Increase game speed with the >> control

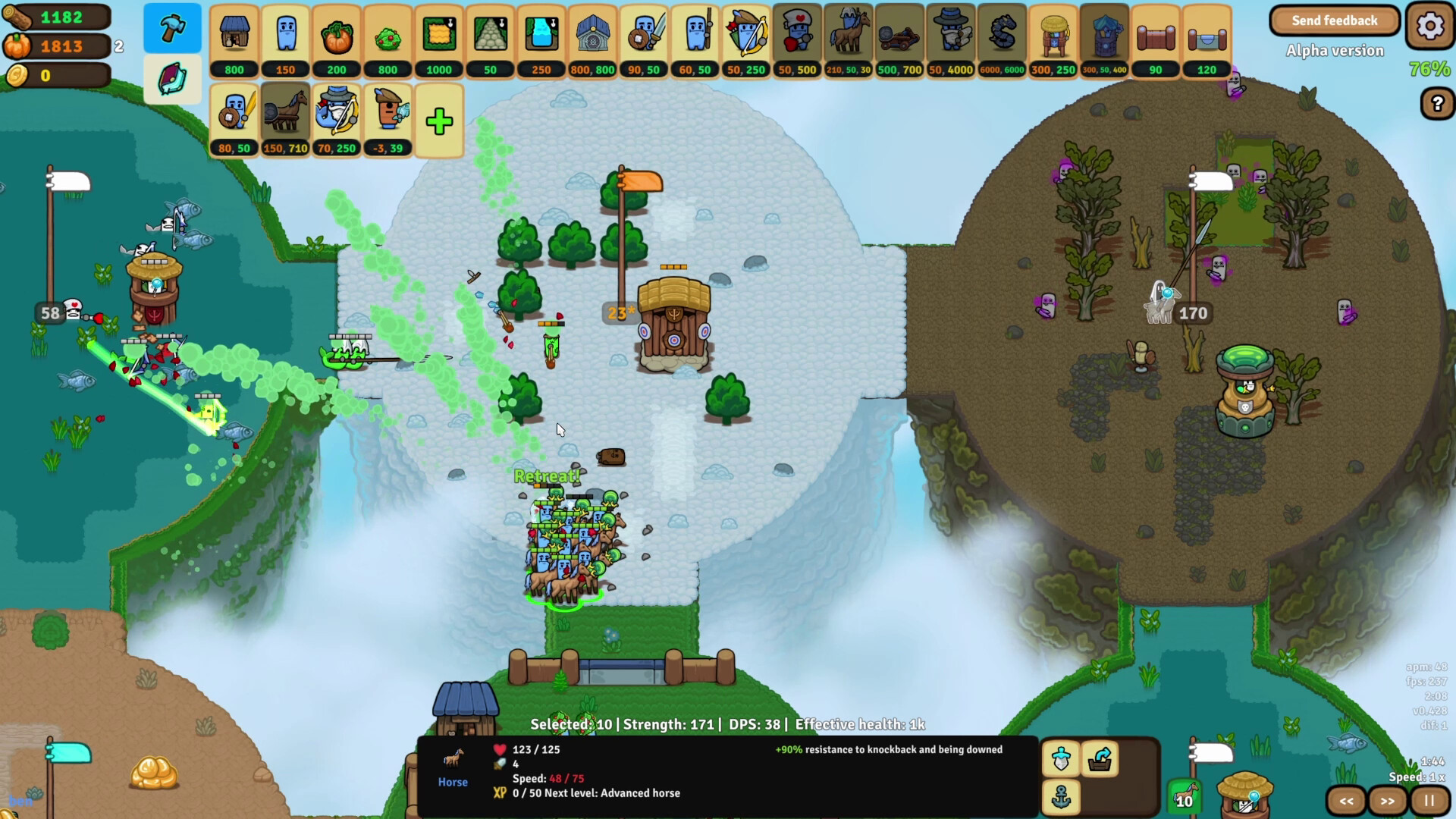pos(1387,800)
